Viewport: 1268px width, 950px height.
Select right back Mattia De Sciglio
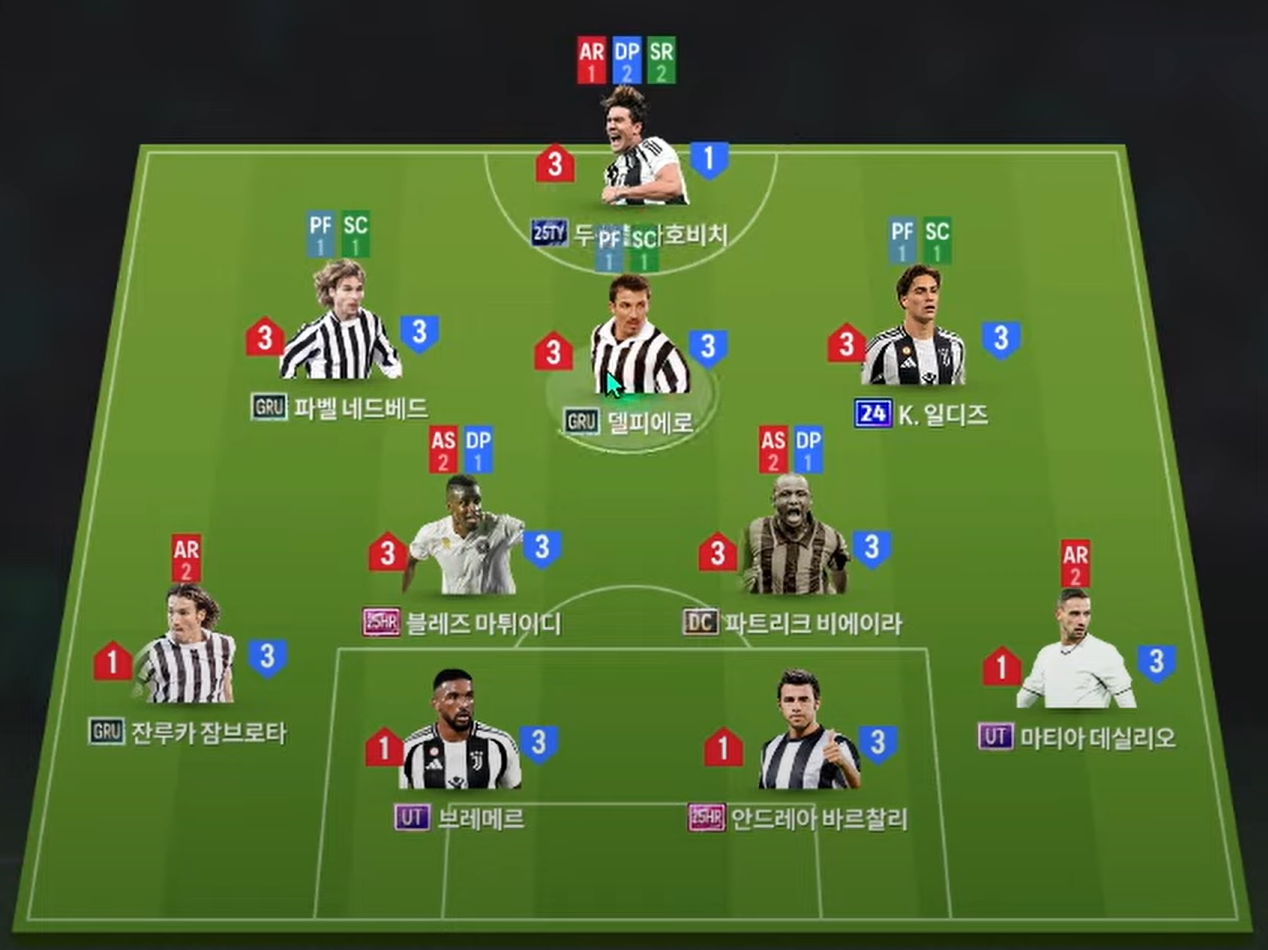click(x=1076, y=655)
